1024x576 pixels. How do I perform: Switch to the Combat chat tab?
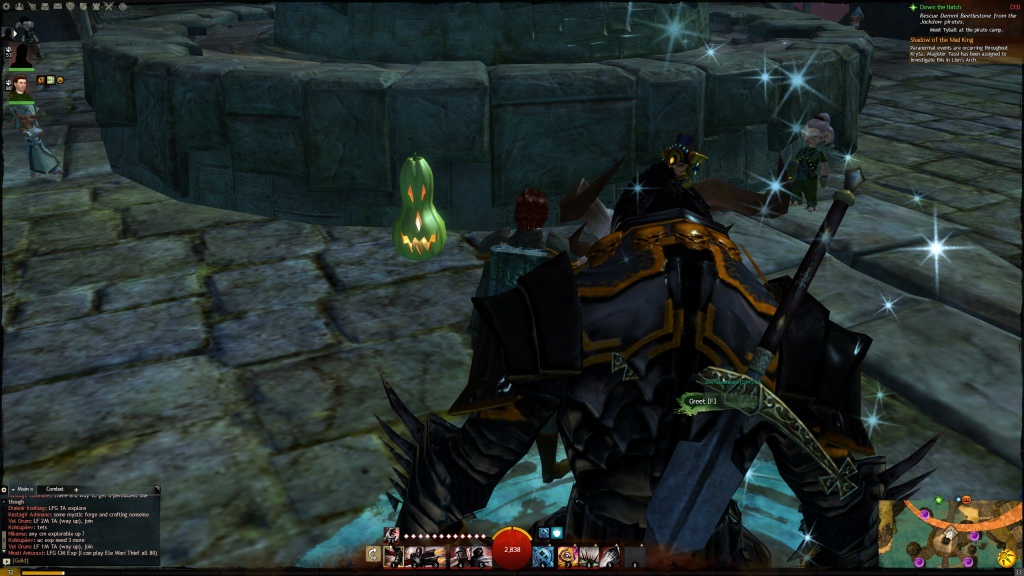(x=55, y=489)
